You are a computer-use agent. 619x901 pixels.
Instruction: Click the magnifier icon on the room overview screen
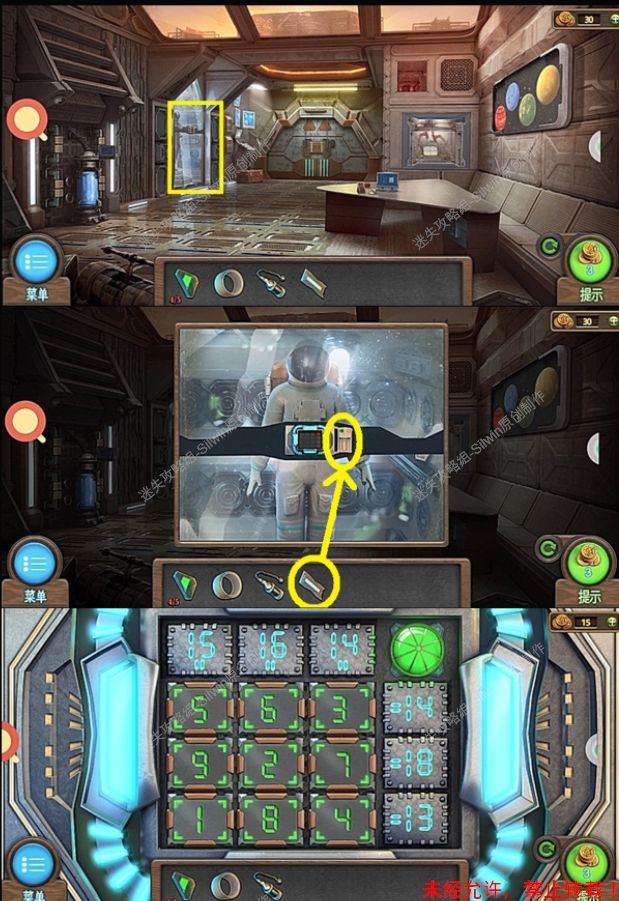[x=26, y=121]
